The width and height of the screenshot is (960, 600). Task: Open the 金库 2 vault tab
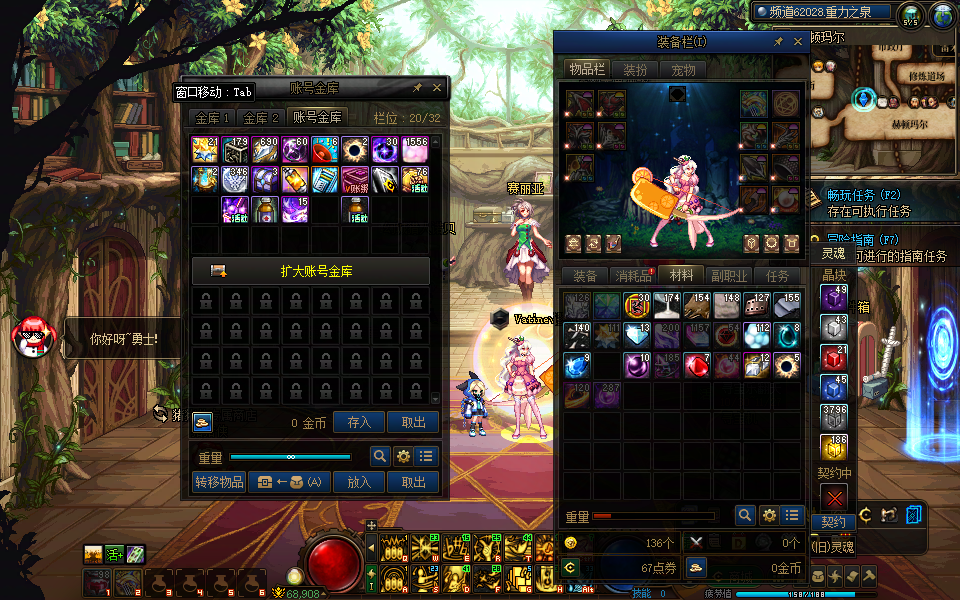click(262, 118)
